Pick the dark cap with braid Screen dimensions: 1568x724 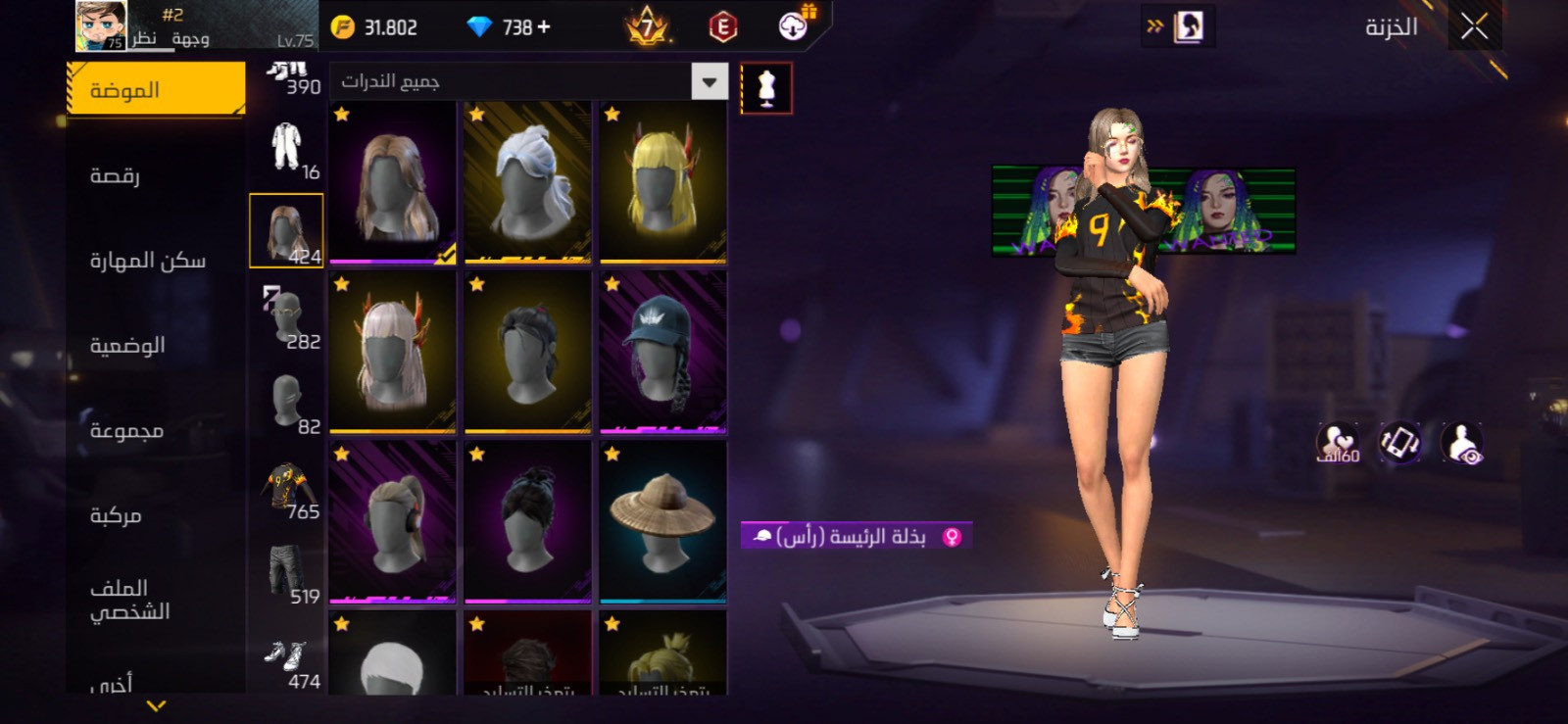[x=663, y=352]
